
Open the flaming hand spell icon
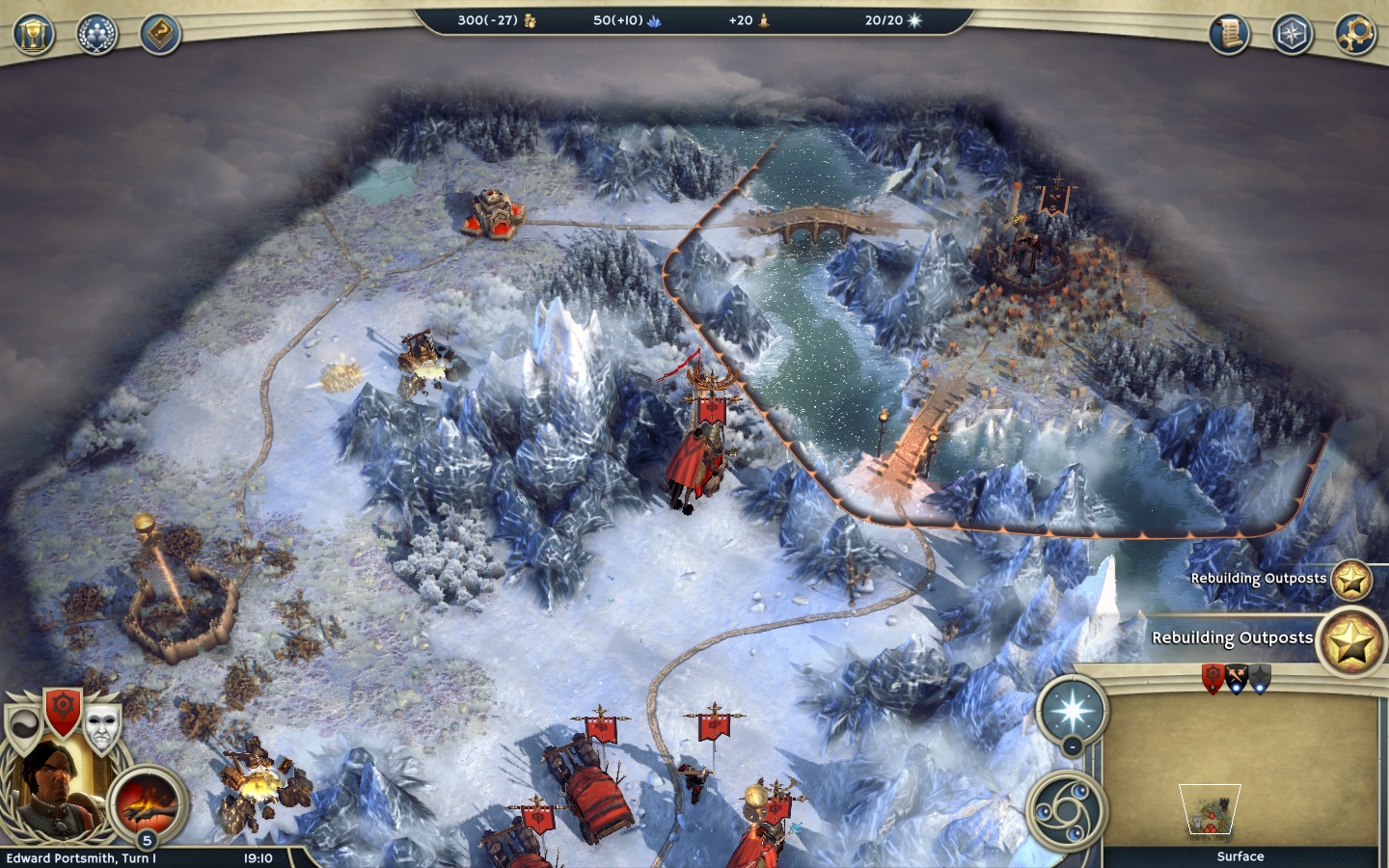pyautogui.click(x=146, y=802)
